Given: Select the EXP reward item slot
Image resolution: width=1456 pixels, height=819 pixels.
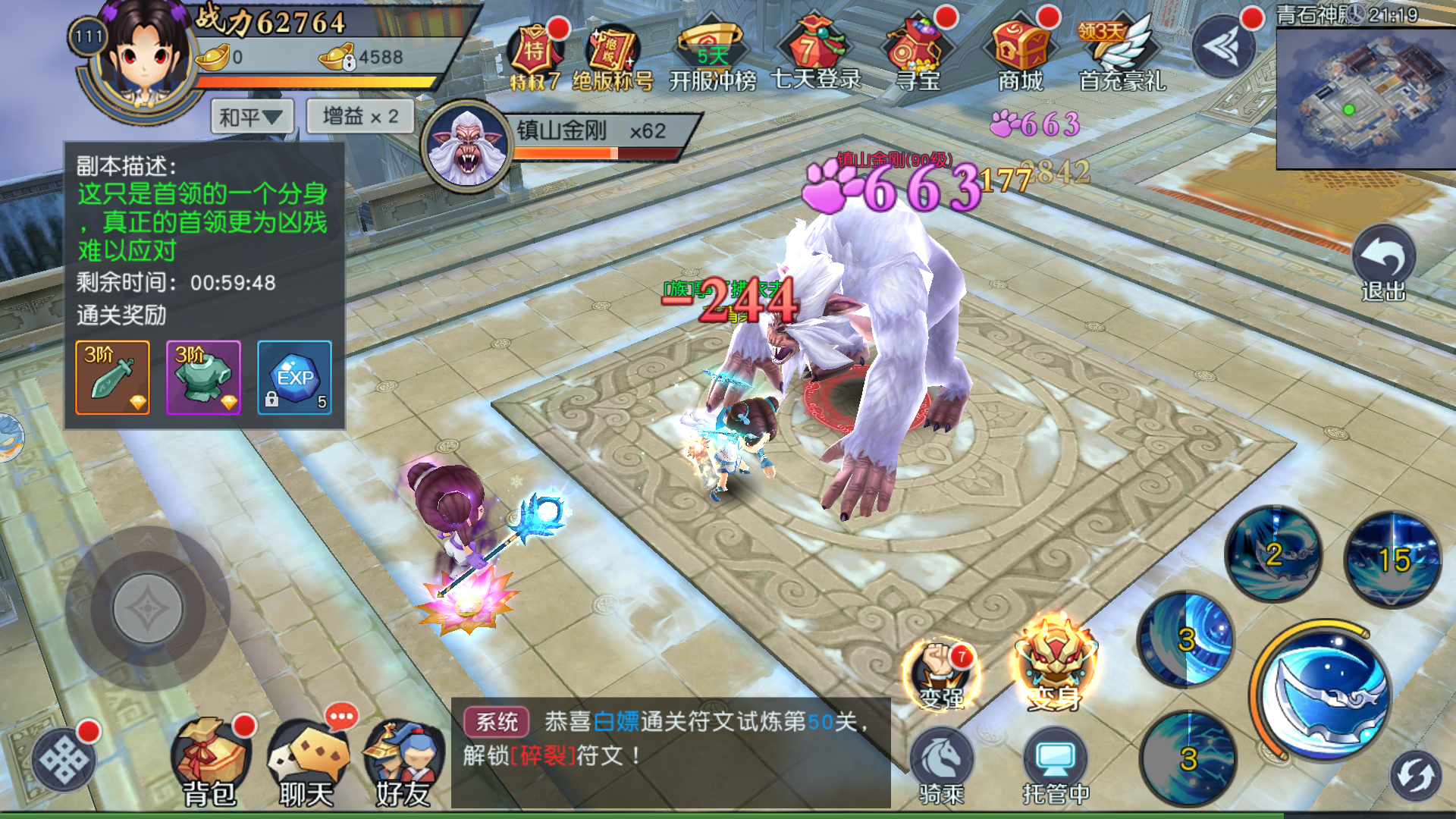Looking at the screenshot, I should tap(294, 378).
